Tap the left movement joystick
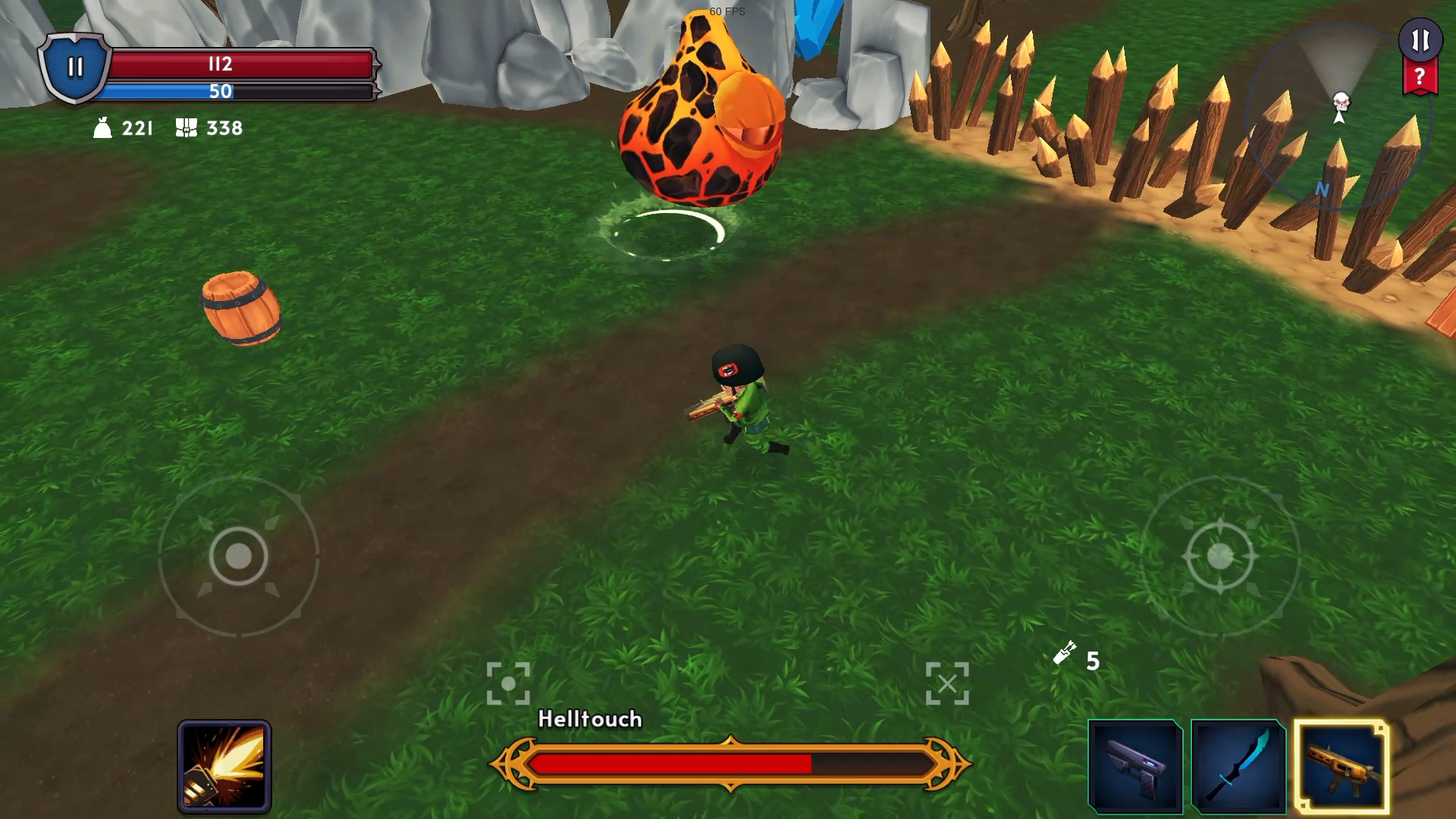The height and width of the screenshot is (819, 1456). (238, 557)
